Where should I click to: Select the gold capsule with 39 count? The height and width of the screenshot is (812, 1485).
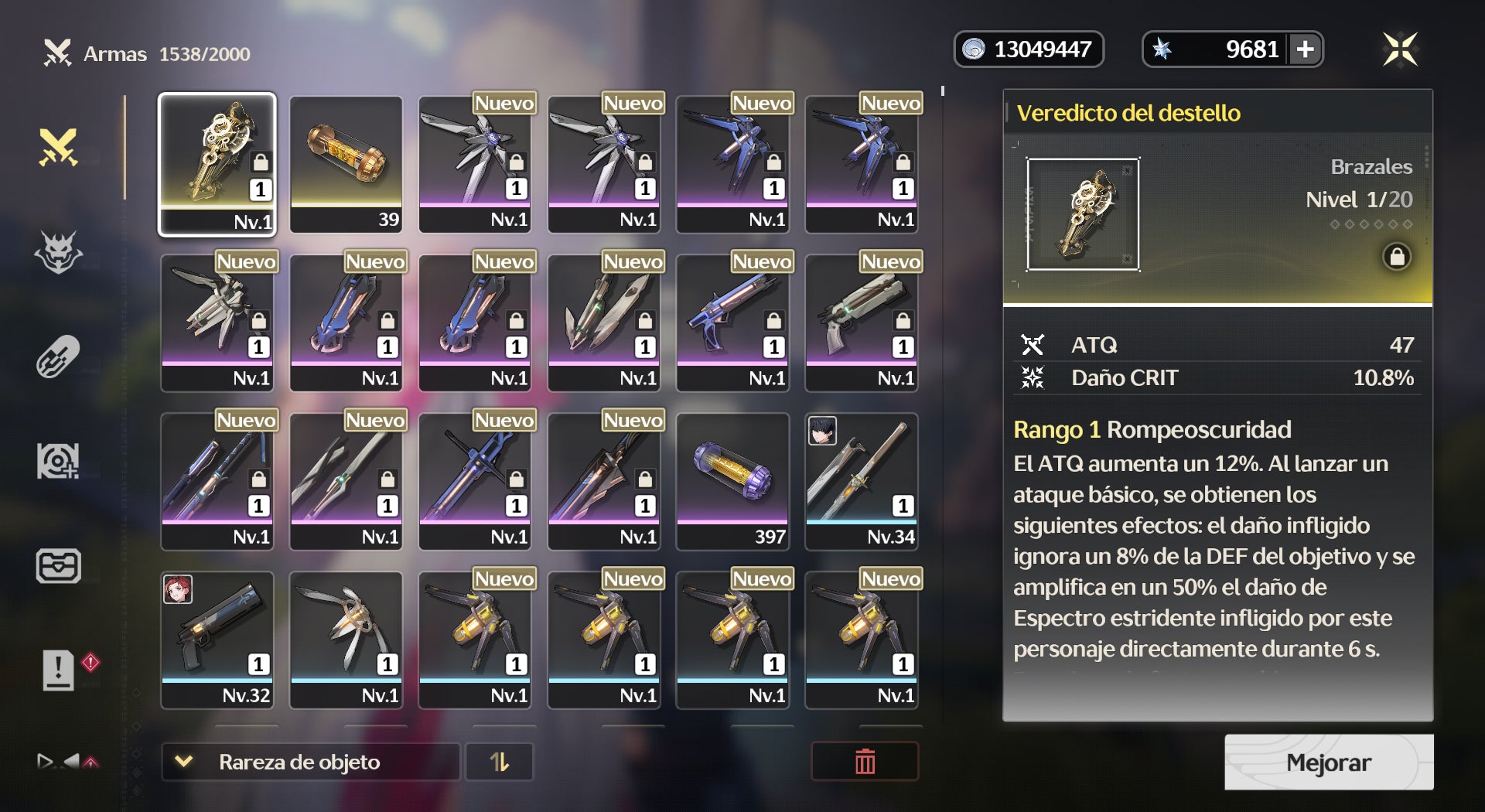tap(346, 164)
